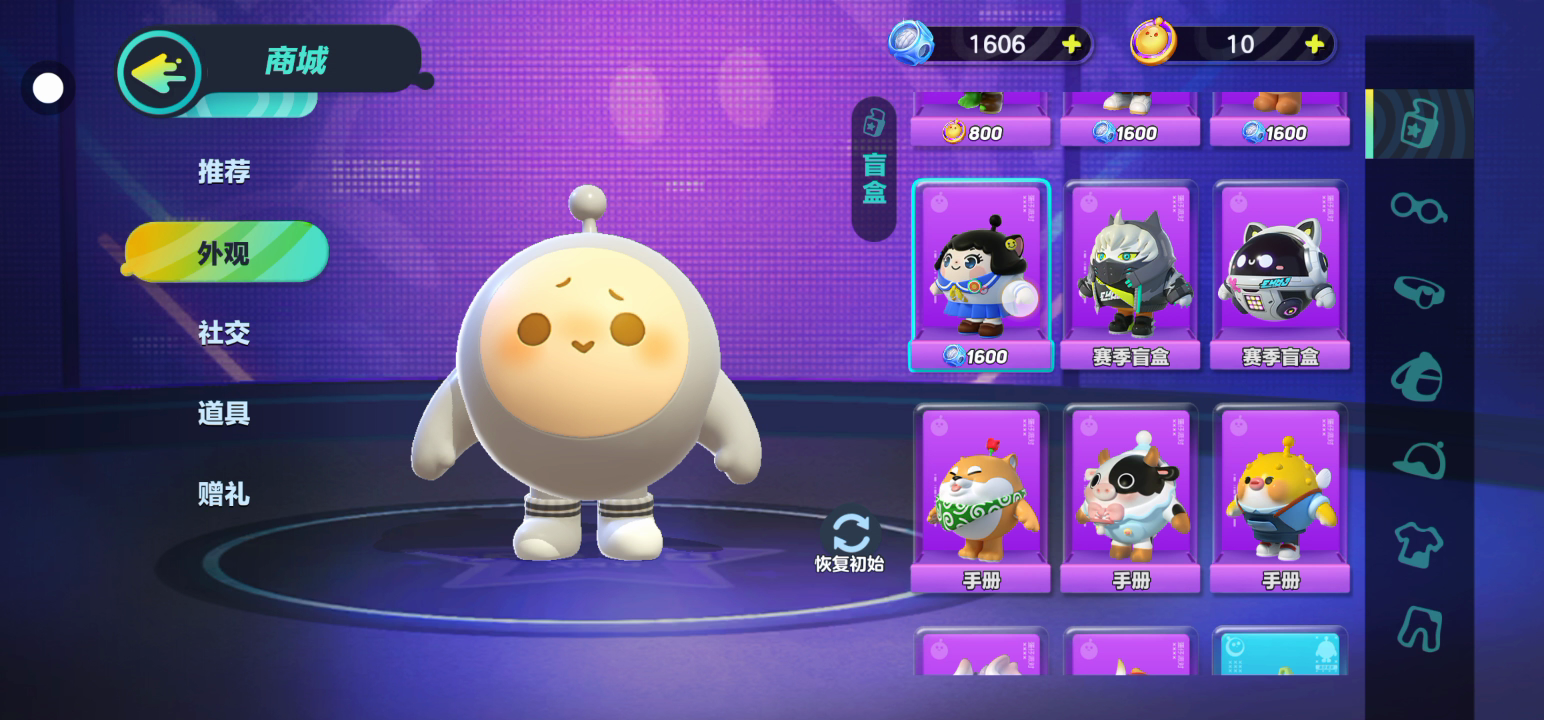
Task: Select the cow 手册 costume
Action: 1130,498
